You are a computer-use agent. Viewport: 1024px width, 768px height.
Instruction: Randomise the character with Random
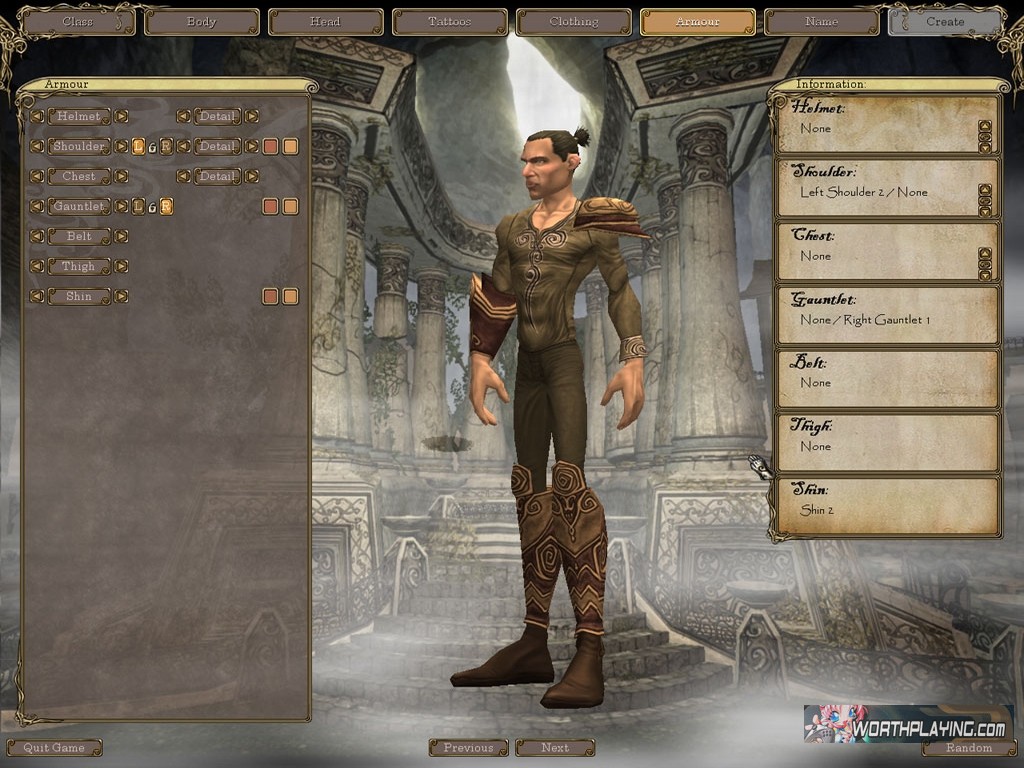click(969, 747)
